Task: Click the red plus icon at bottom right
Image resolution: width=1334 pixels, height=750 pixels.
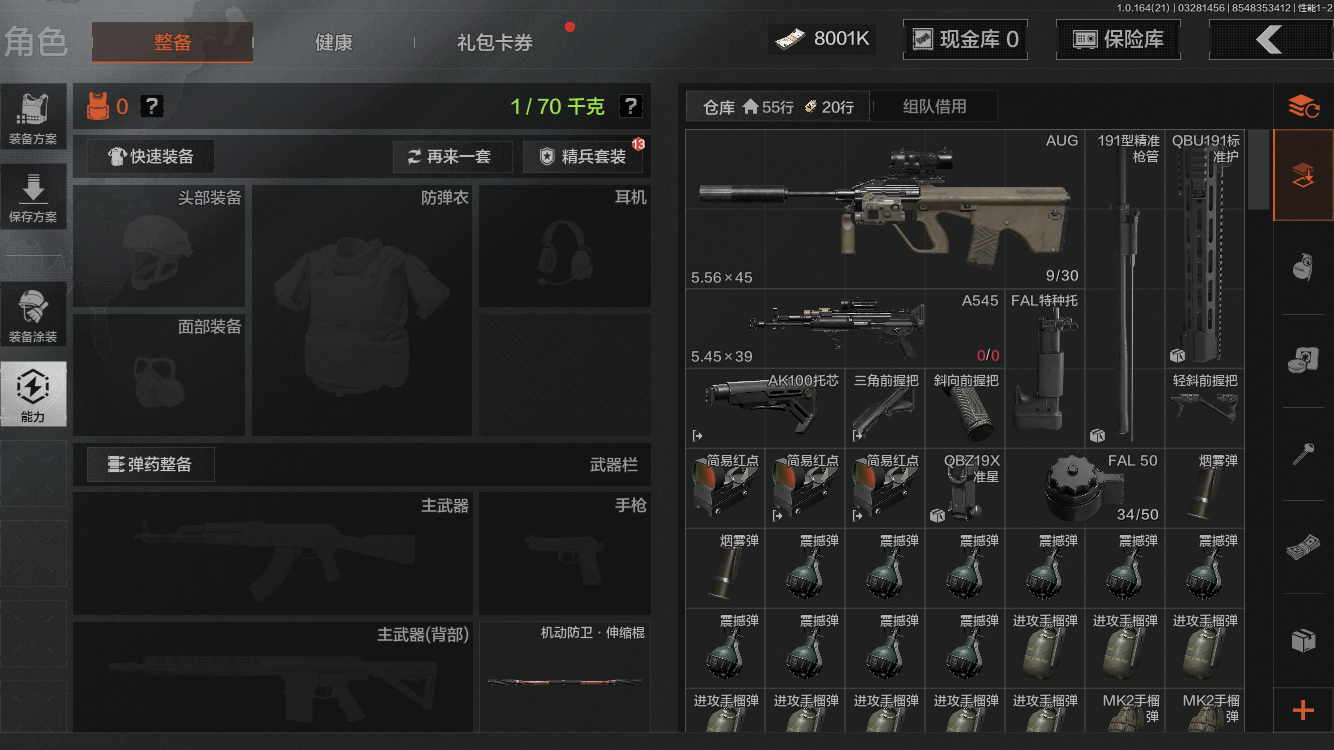Action: [x=1305, y=711]
